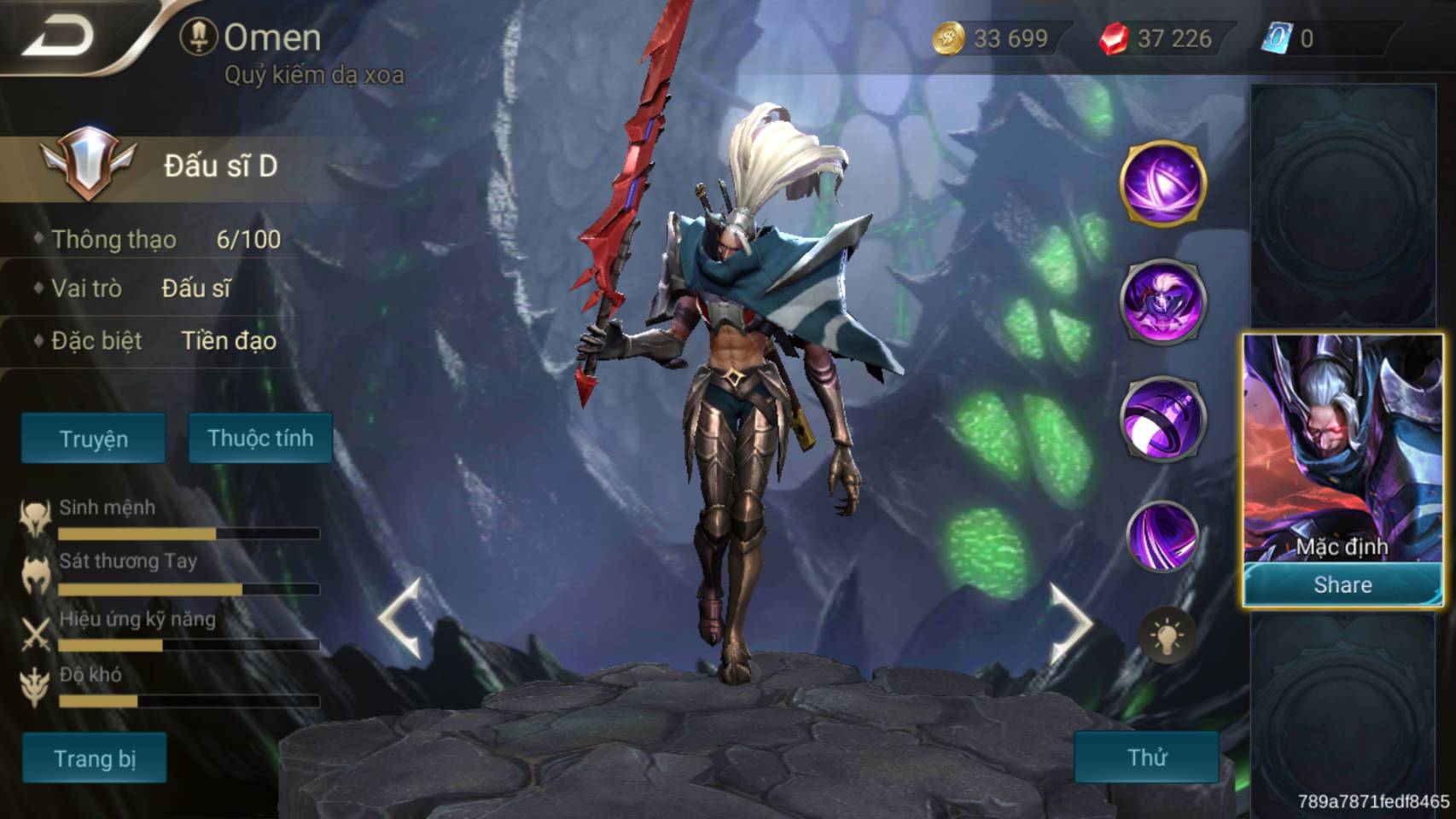The image size is (1456, 819).
Task: View the purple spinning ring skill
Action: tap(1162, 418)
